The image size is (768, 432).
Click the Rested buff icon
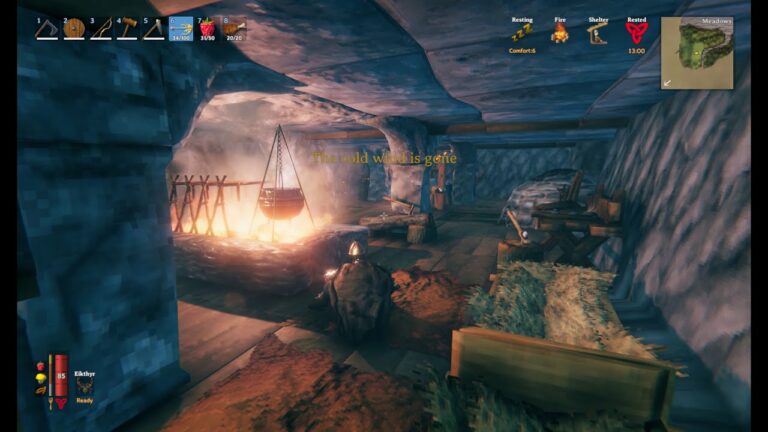[636, 34]
